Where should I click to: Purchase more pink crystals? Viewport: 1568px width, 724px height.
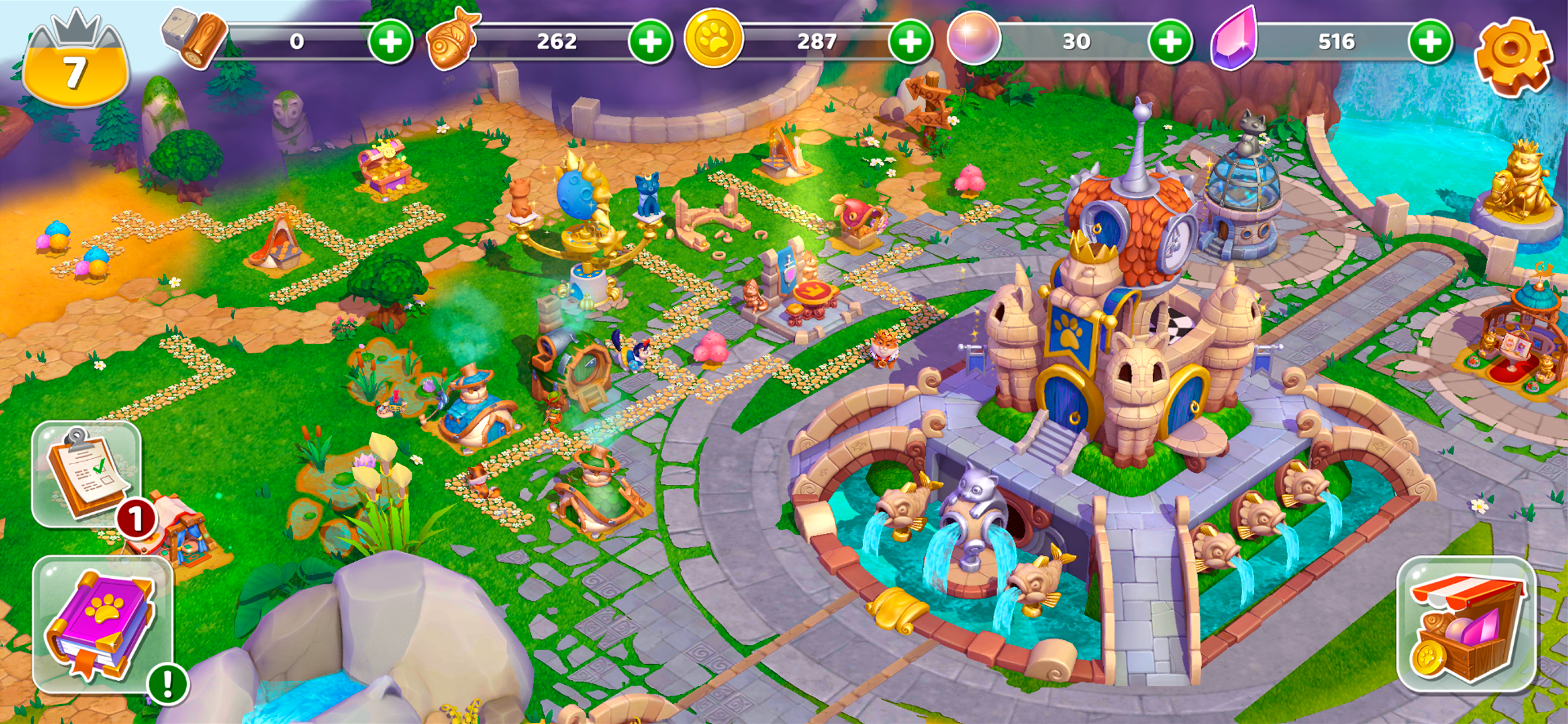(x=1430, y=41)
